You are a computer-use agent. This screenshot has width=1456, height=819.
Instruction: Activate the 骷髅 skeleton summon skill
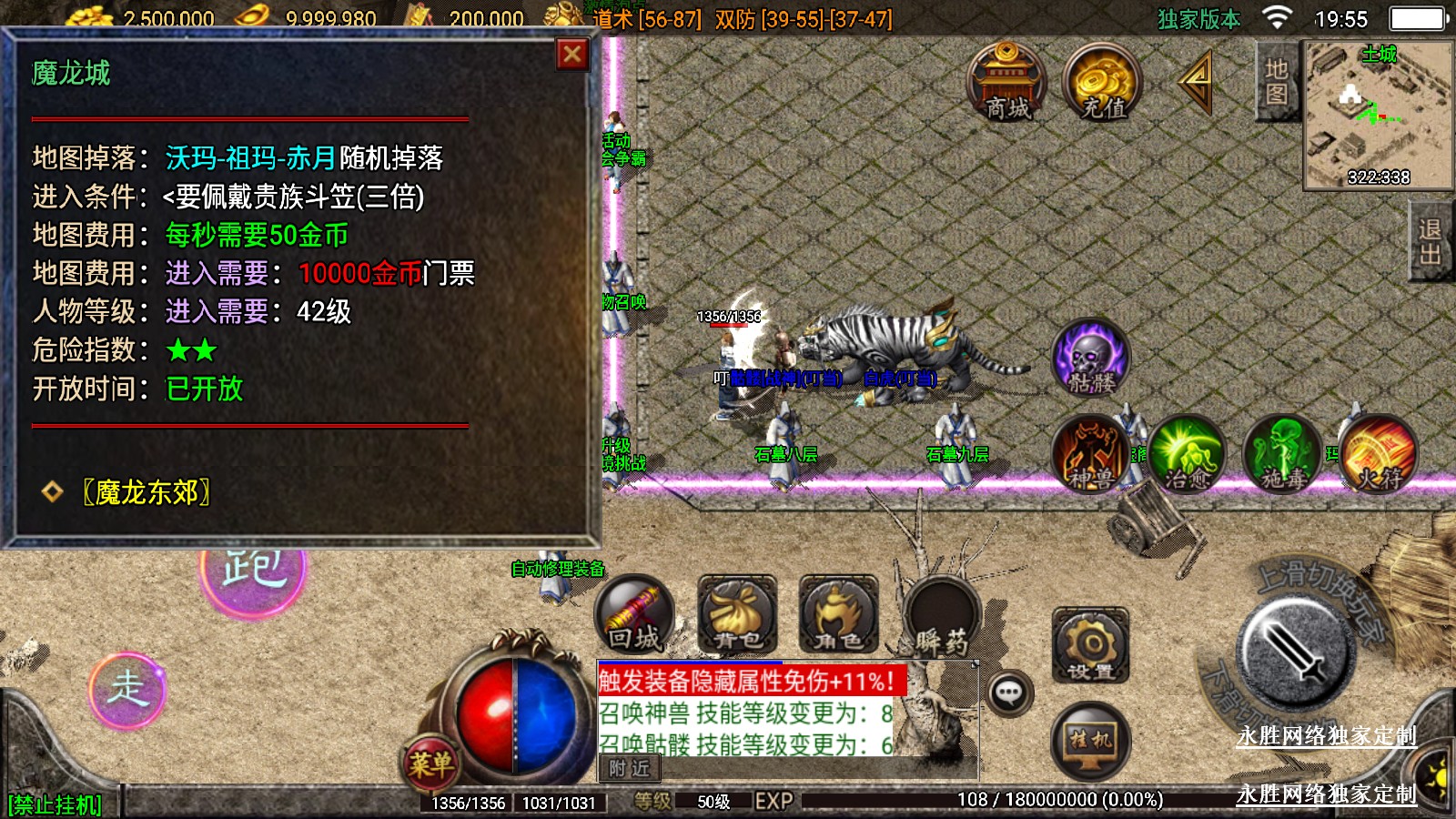(1091, 359)
